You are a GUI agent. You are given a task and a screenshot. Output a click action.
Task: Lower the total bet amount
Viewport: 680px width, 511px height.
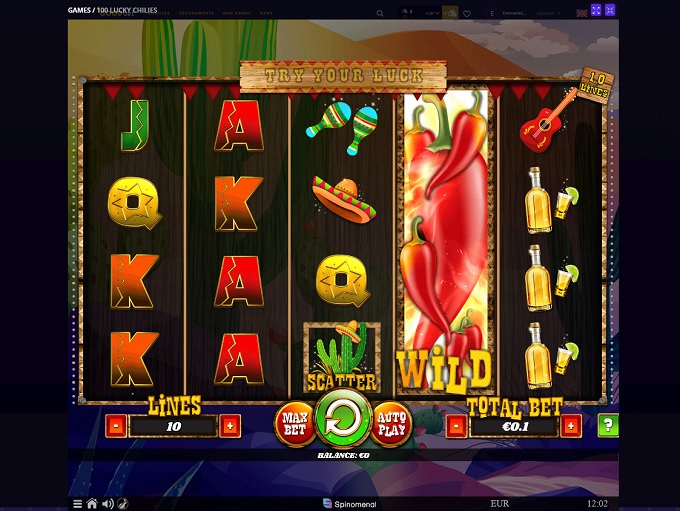[x=456, y=426]
